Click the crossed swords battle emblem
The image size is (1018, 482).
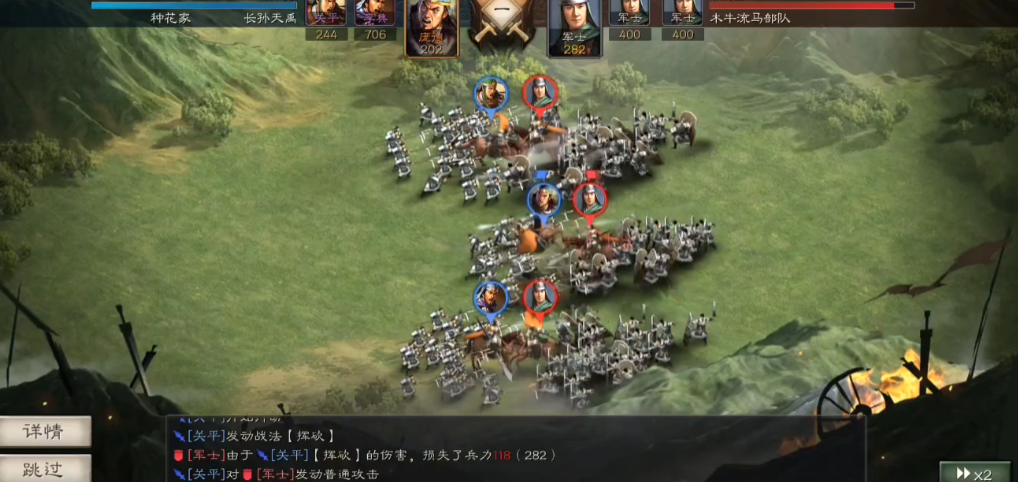pos(502,24)
